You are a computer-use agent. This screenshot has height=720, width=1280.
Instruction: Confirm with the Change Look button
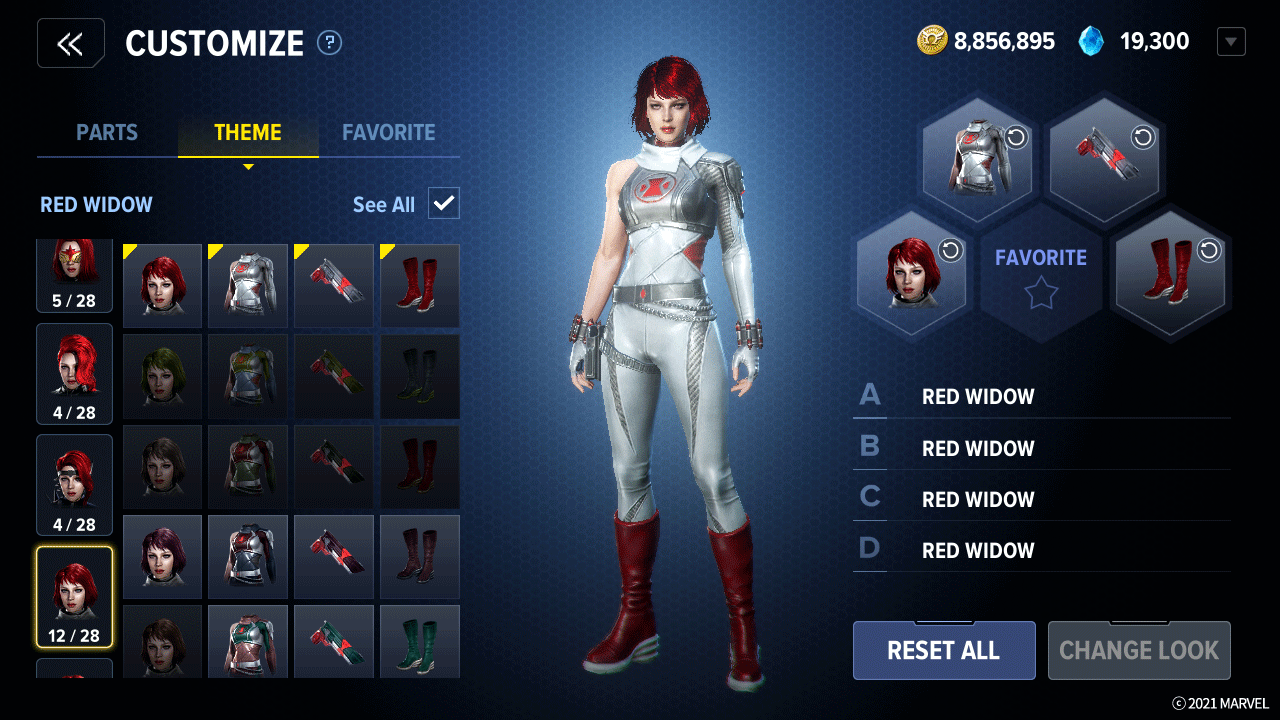tap(1138, 650)
